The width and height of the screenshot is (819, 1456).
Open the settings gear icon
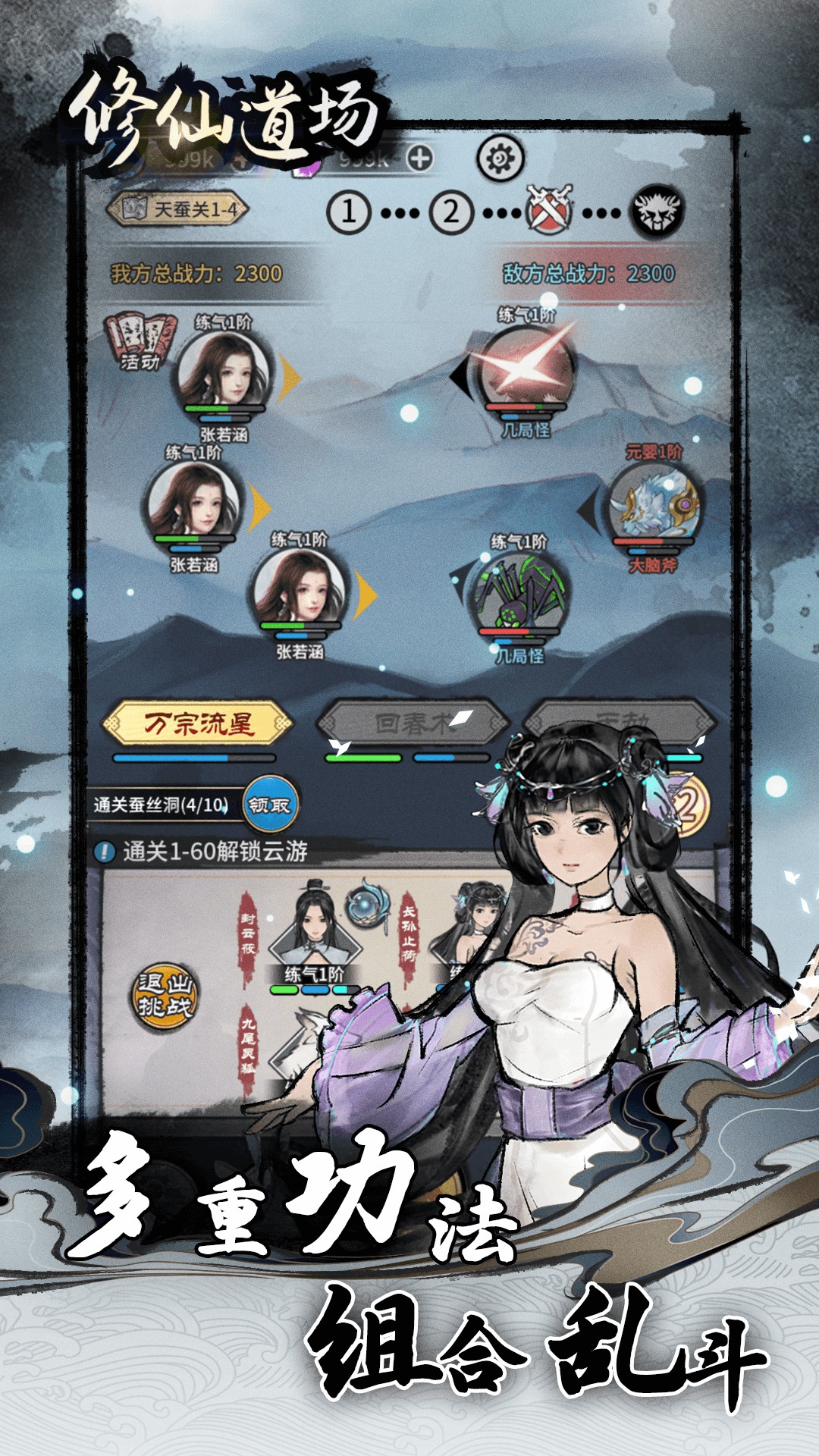click(x=500, y=158)
